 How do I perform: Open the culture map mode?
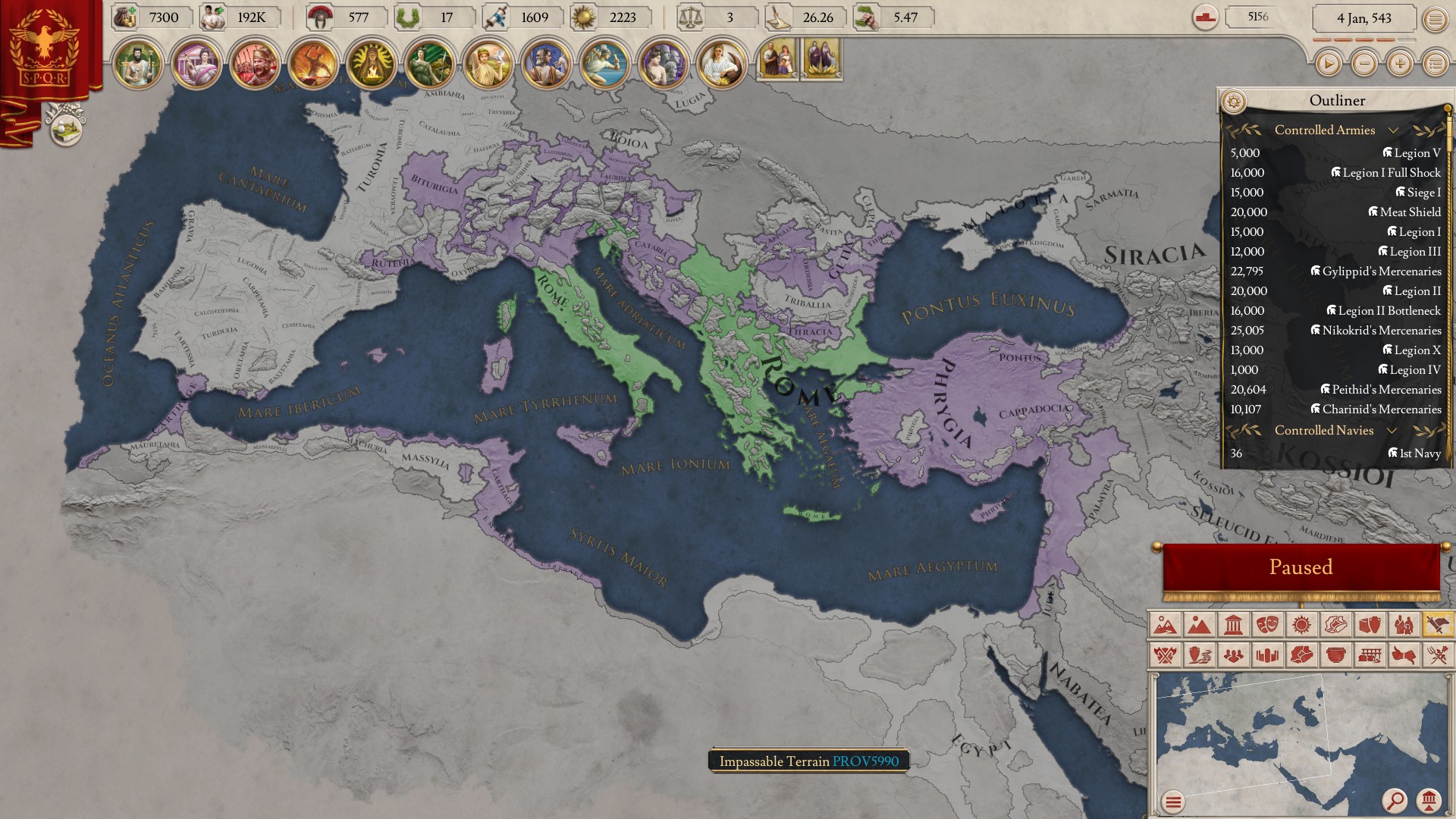1335,625
